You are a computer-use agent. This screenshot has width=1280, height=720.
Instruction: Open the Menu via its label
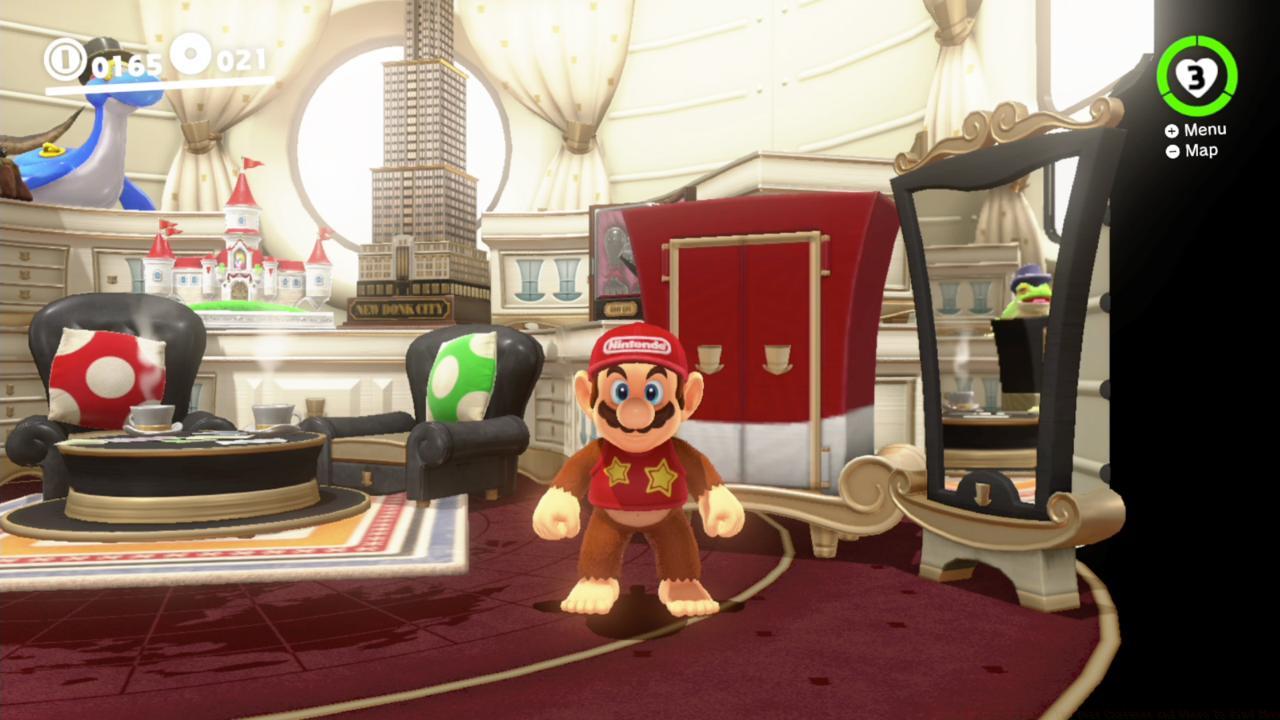[x=1205, y=129]
